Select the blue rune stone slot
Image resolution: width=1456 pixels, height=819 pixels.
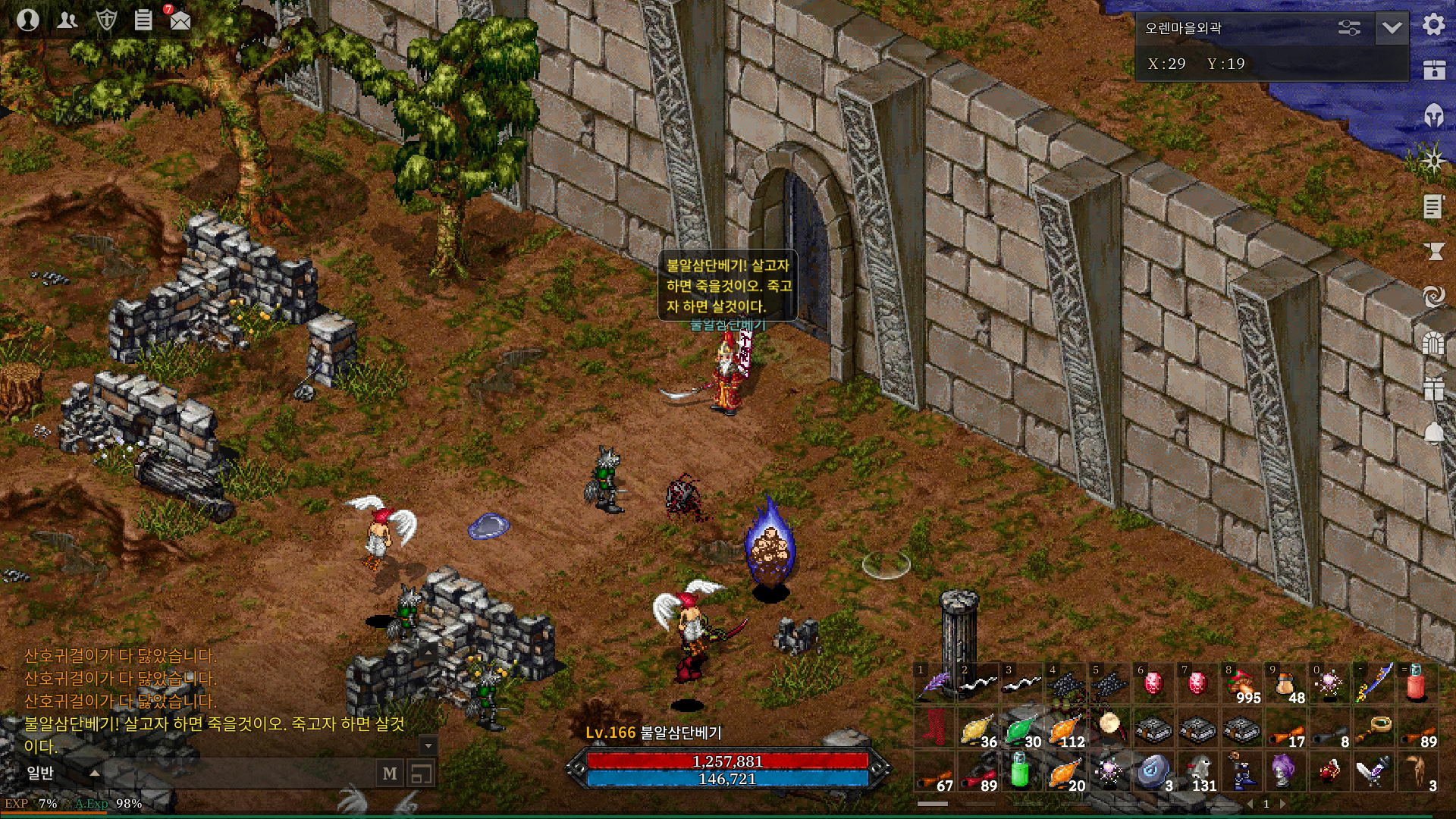[x=1153, y=772]
